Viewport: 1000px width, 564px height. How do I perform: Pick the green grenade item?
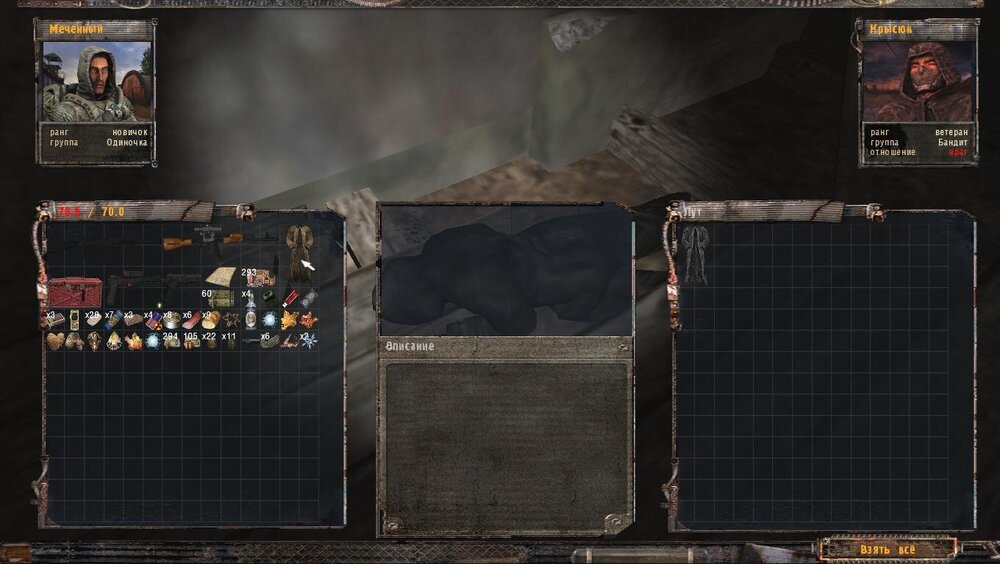tap(268, 298)
